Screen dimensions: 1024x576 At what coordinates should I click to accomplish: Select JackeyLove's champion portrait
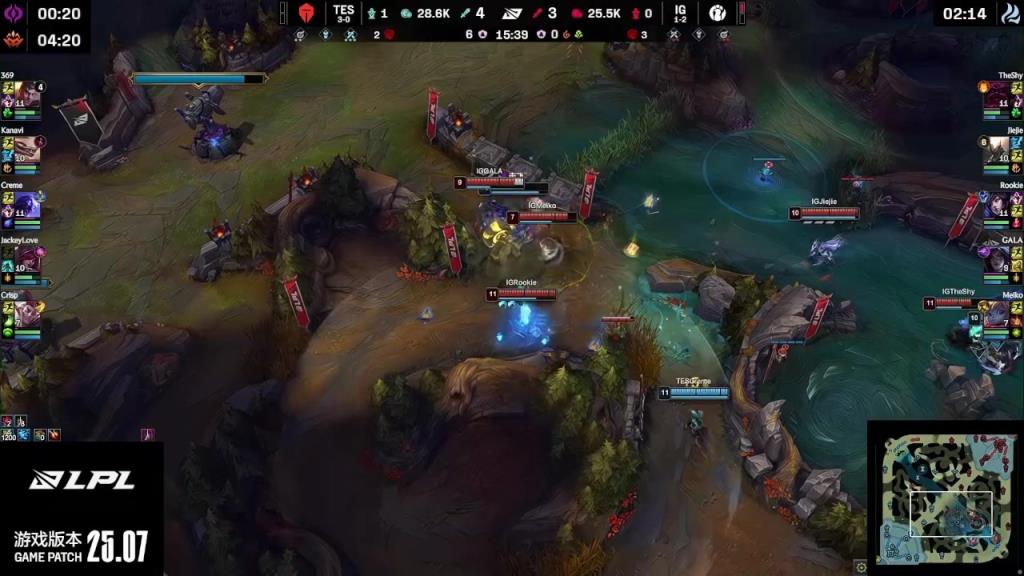pos(27,260)
